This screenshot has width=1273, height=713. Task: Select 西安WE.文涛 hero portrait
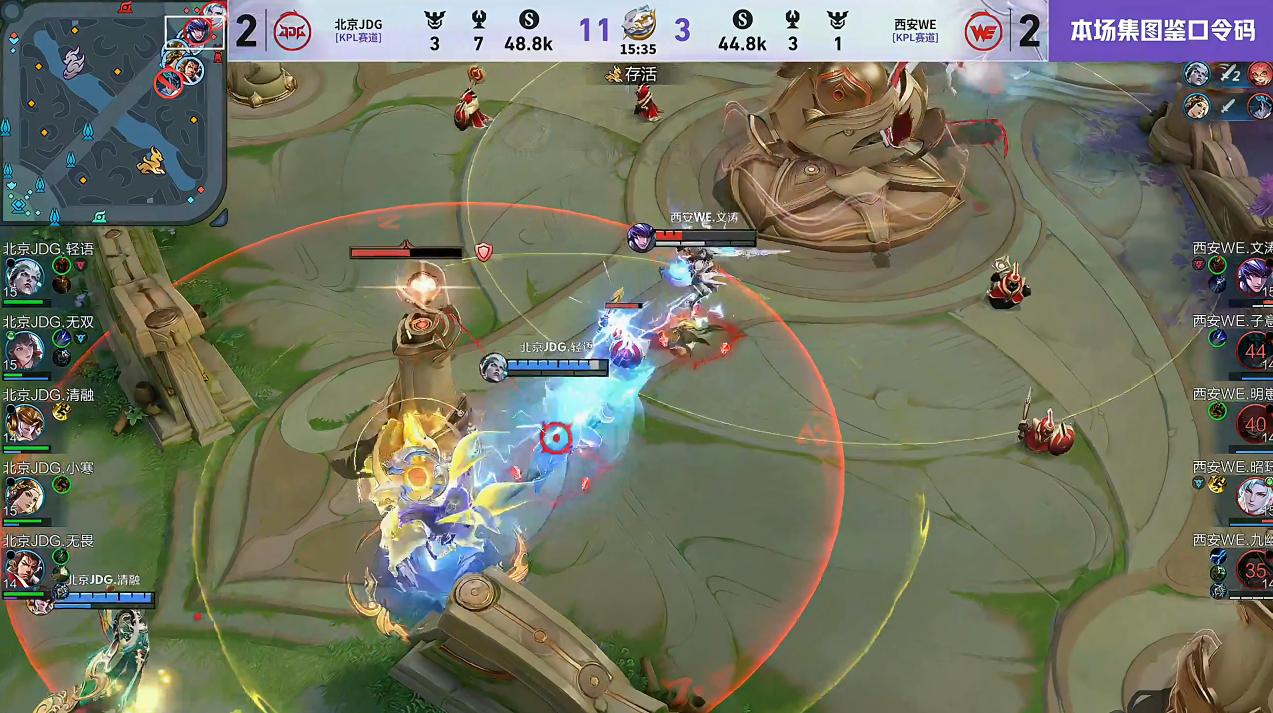pos(1252,275)
